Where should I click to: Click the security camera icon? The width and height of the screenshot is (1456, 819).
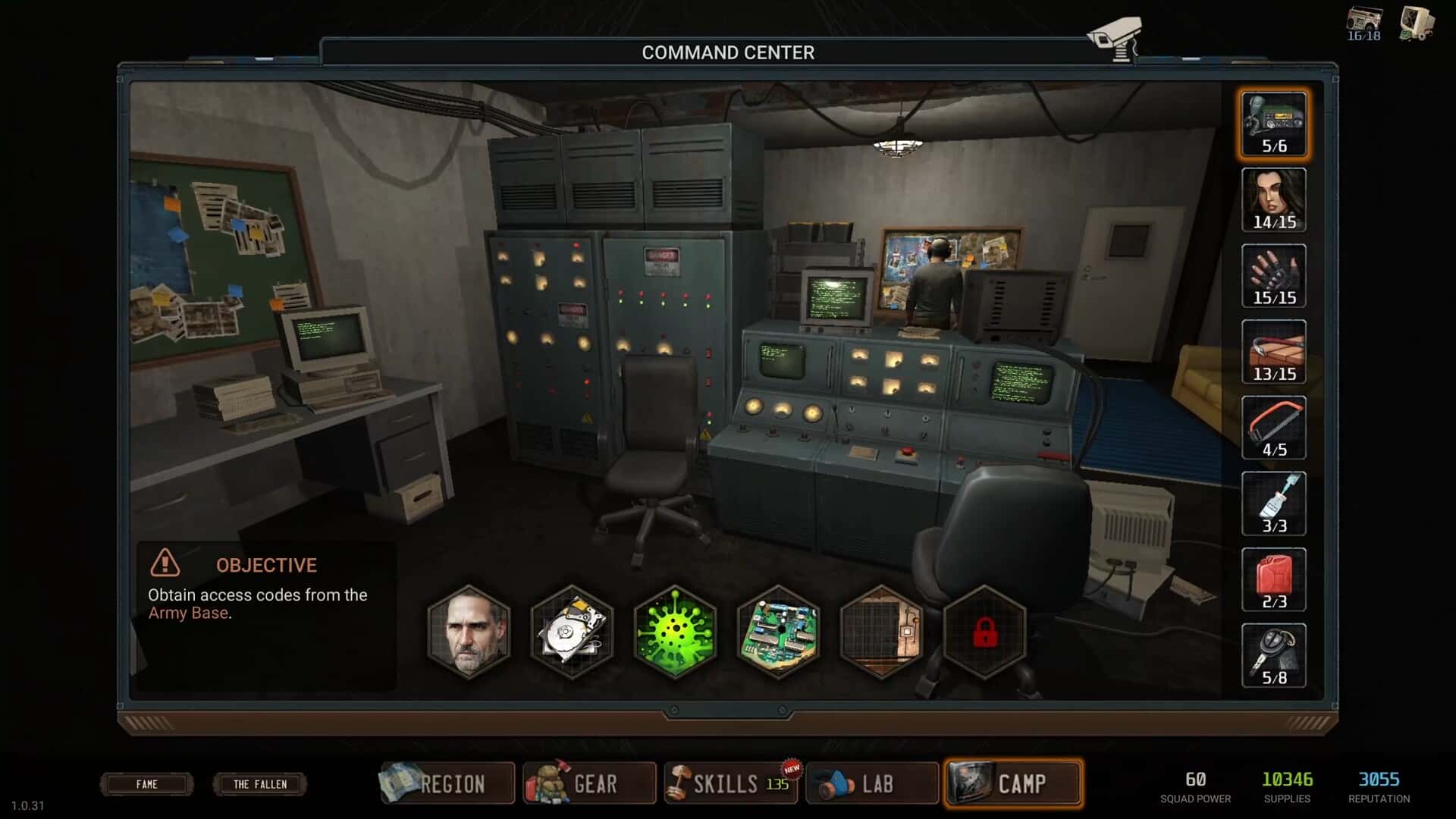click(x=1114, y=38)
